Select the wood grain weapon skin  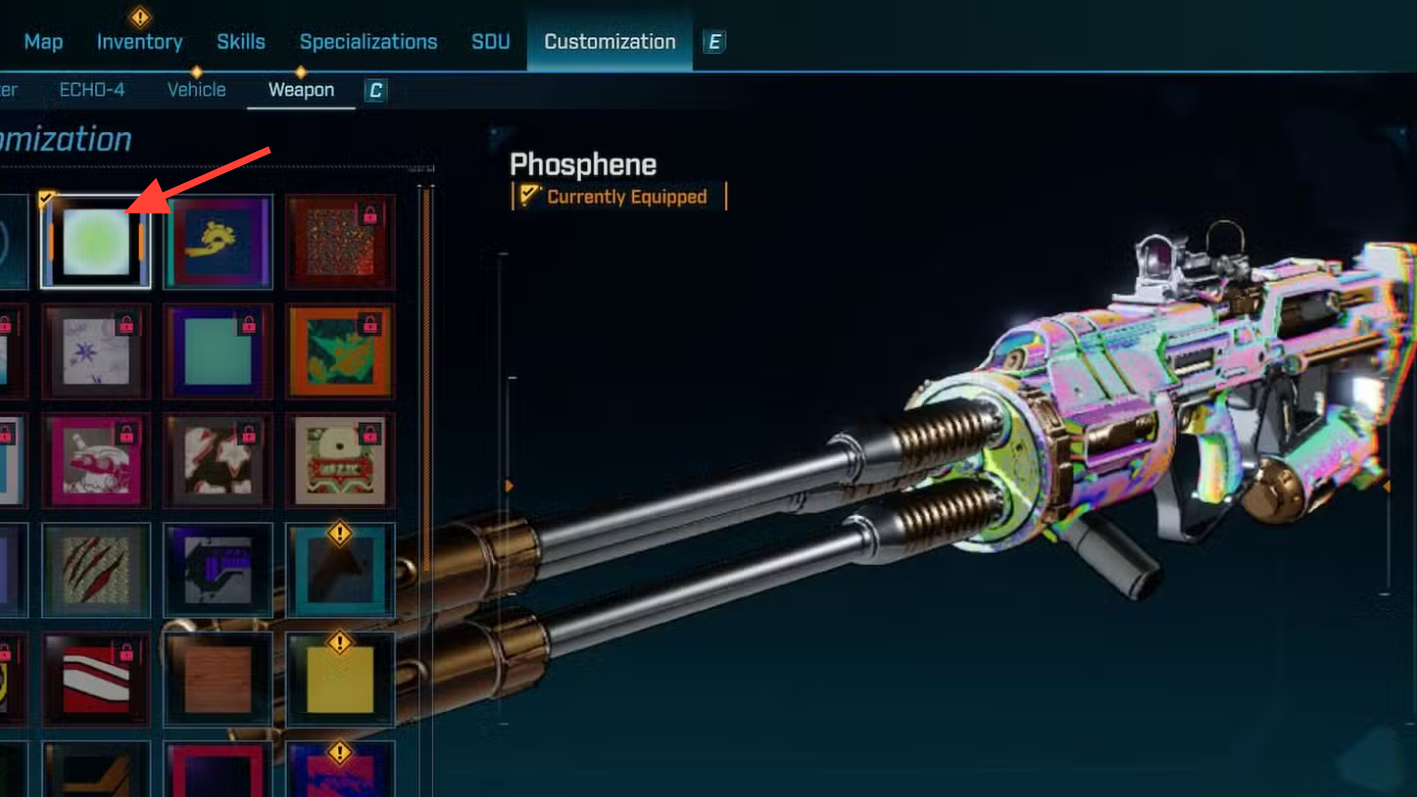pyautogui.click(x=218, y=679)
